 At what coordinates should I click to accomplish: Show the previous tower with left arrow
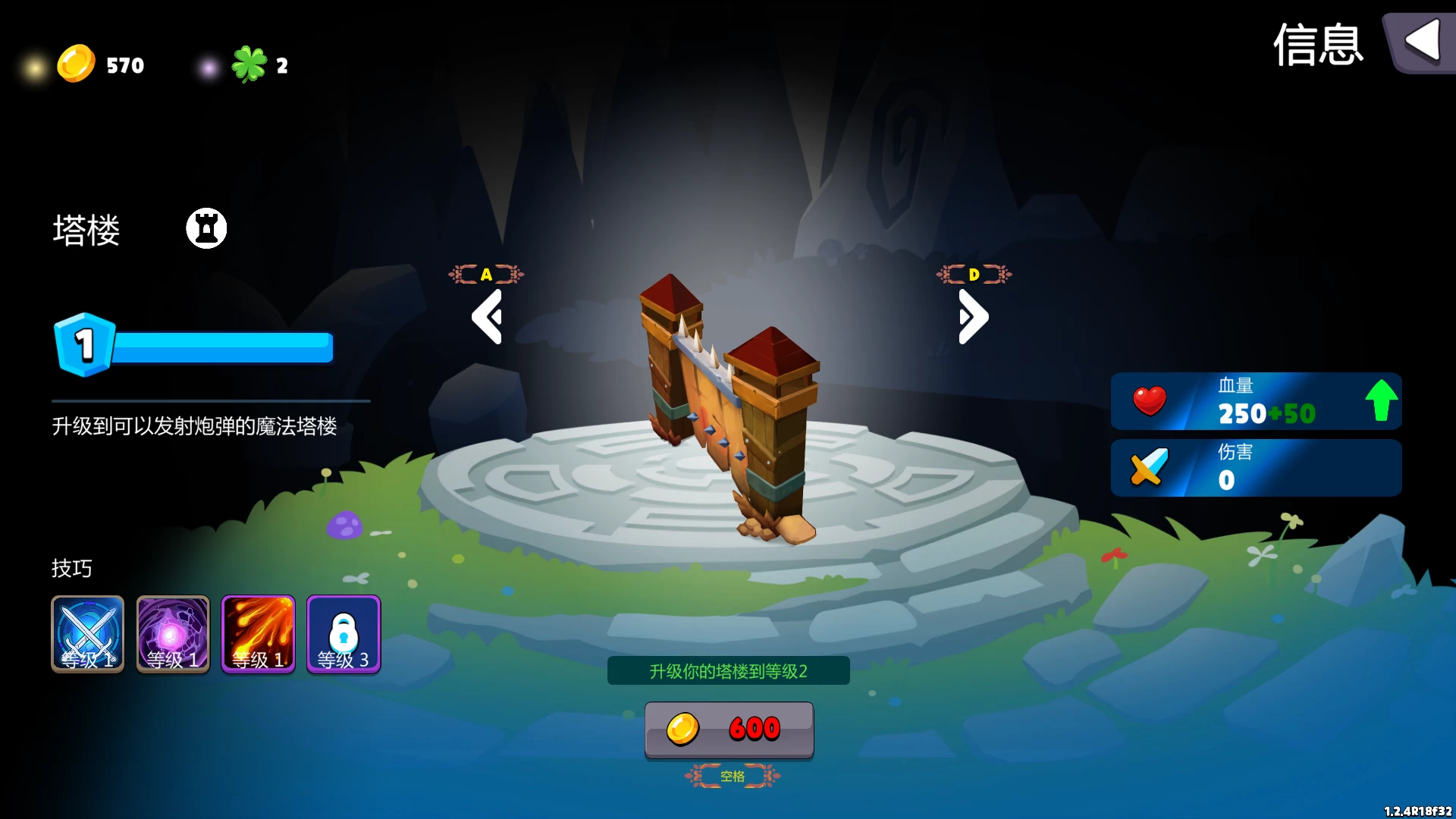pos(487,317)
